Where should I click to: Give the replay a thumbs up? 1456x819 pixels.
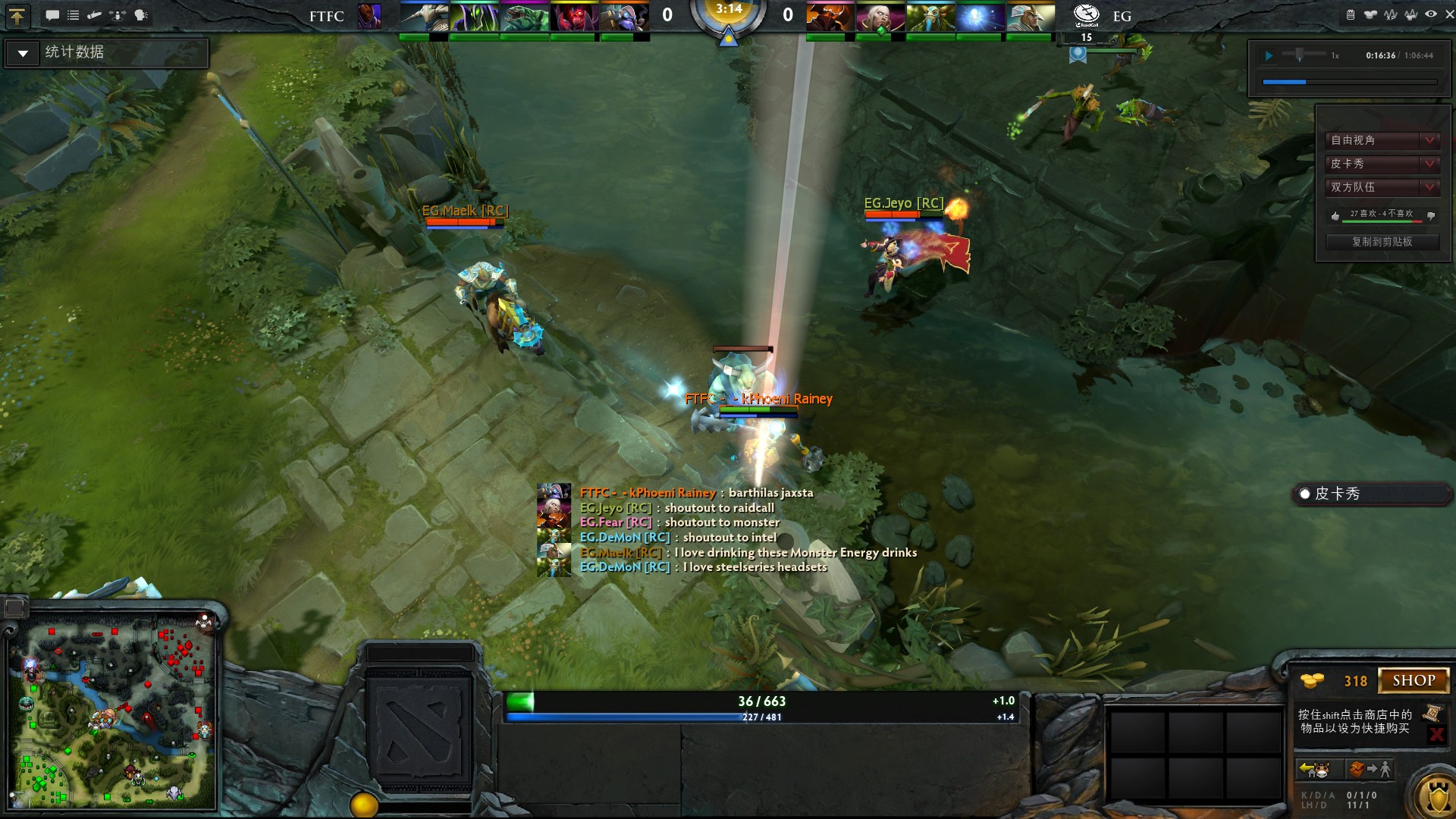[1335, 216]
